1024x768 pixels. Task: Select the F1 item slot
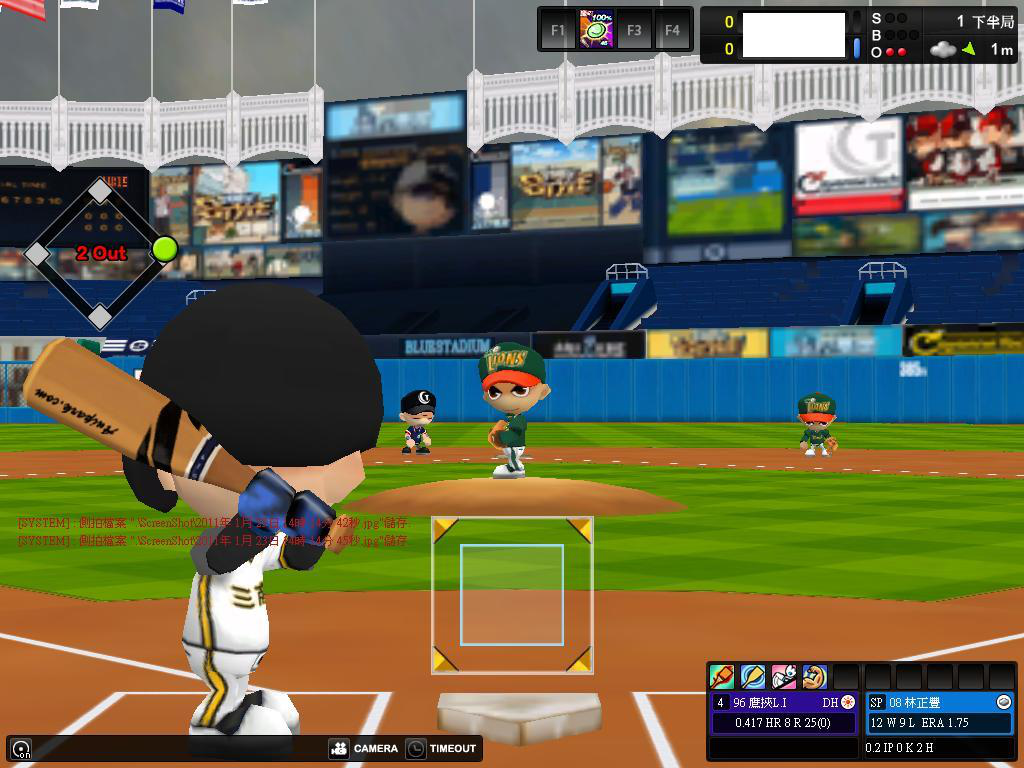pyautogui.click(x=558, y=30)
